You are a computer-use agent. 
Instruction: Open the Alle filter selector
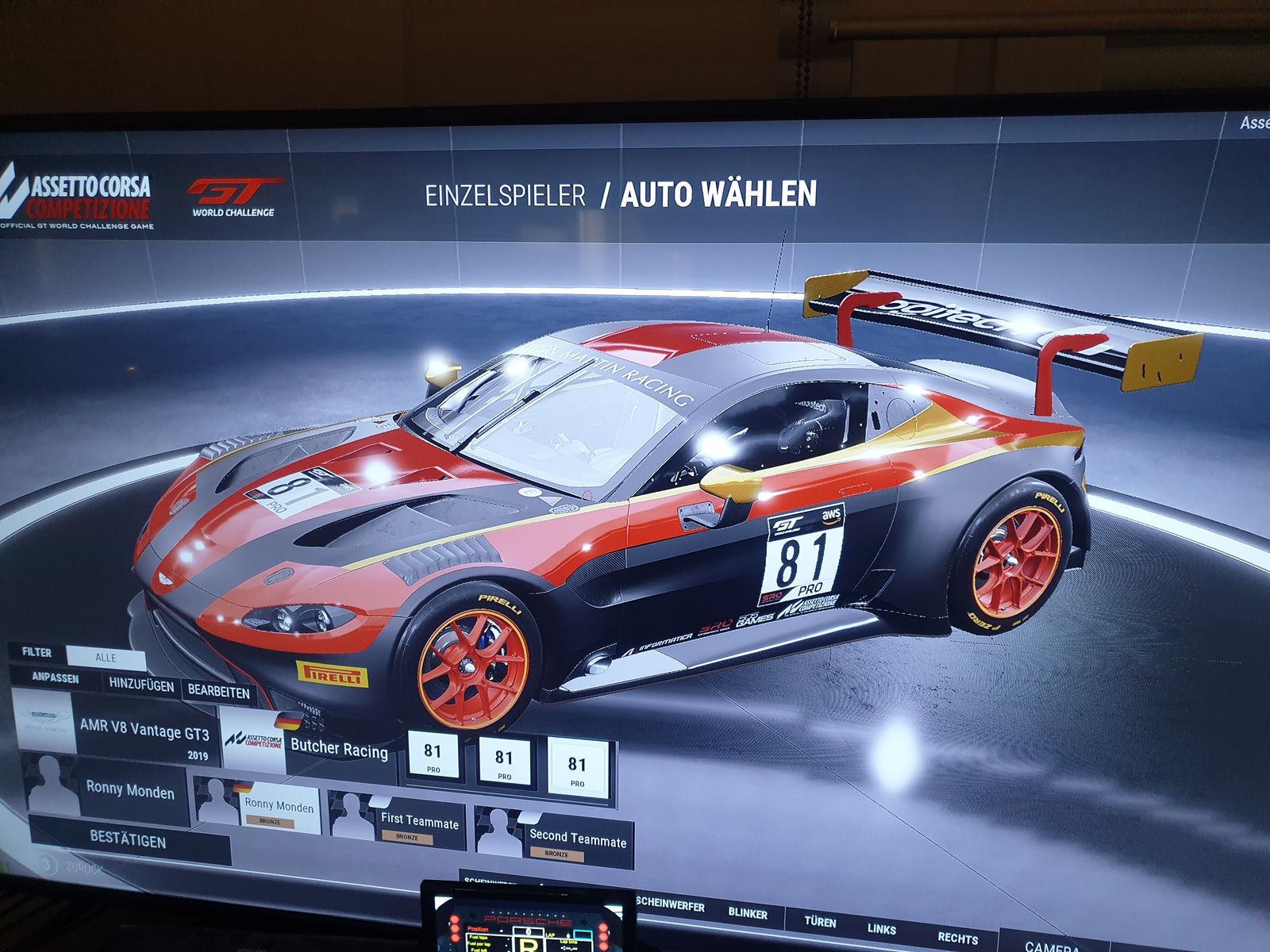coord(106,658)
